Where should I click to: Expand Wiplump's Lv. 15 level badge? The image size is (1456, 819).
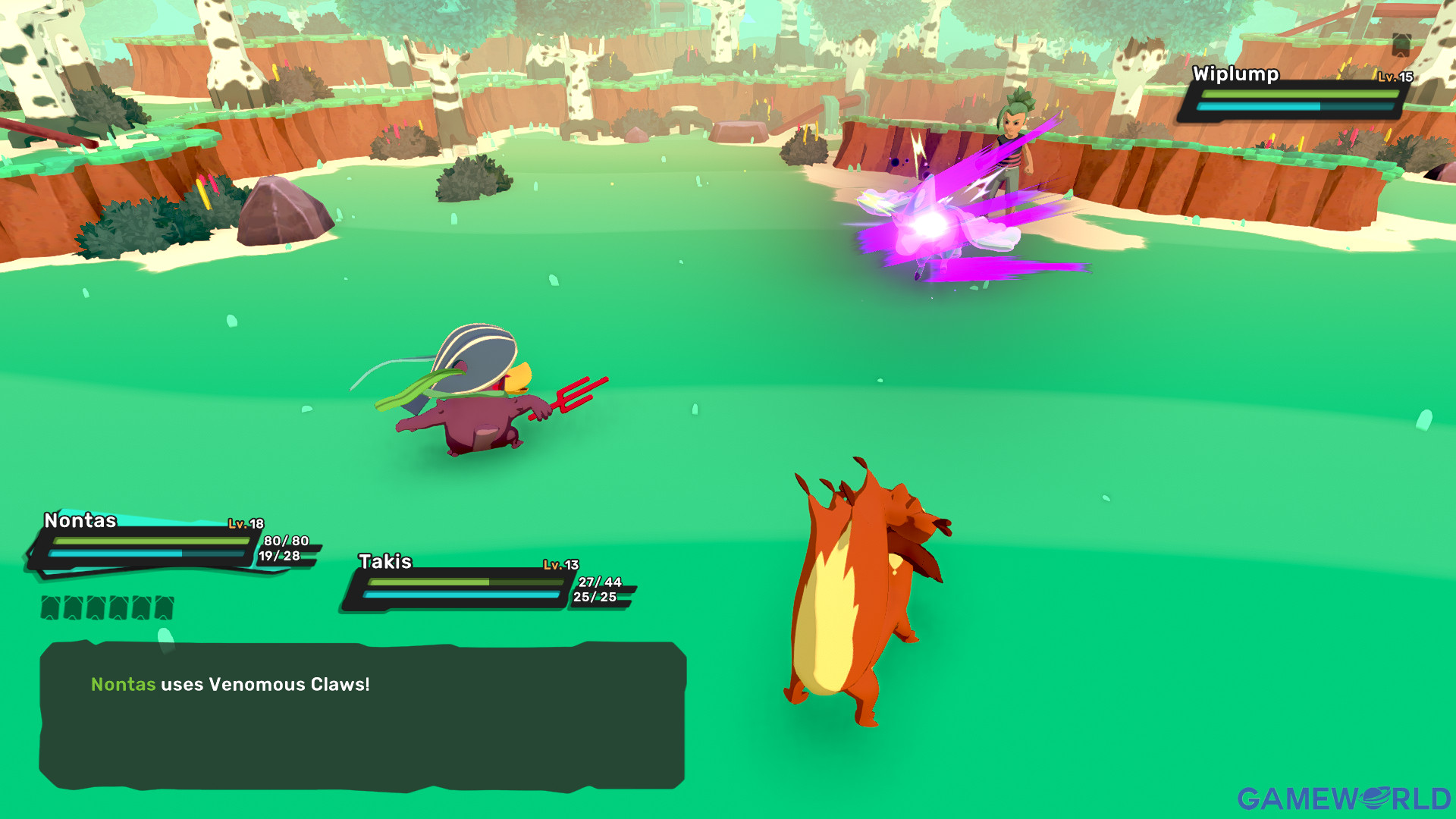1395,77
